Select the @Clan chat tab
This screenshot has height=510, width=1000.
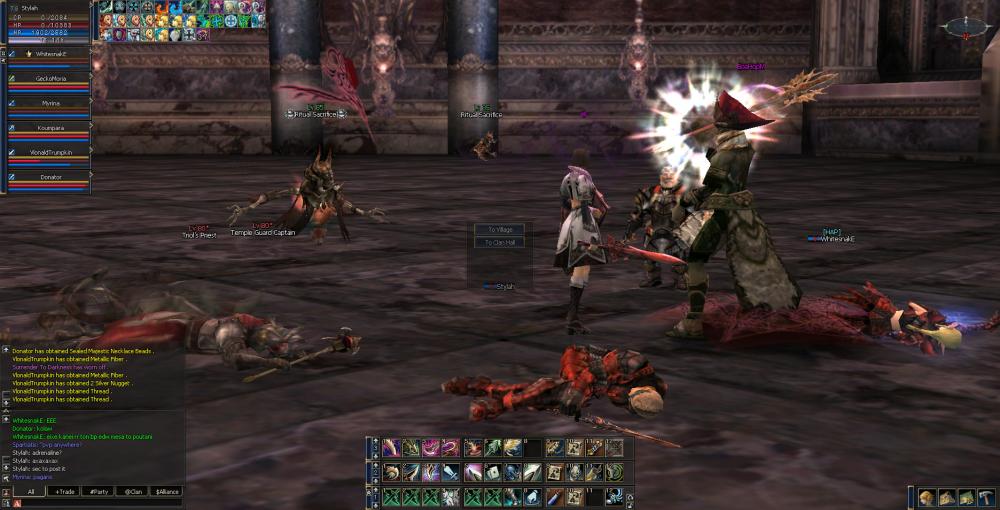[131, 492]
